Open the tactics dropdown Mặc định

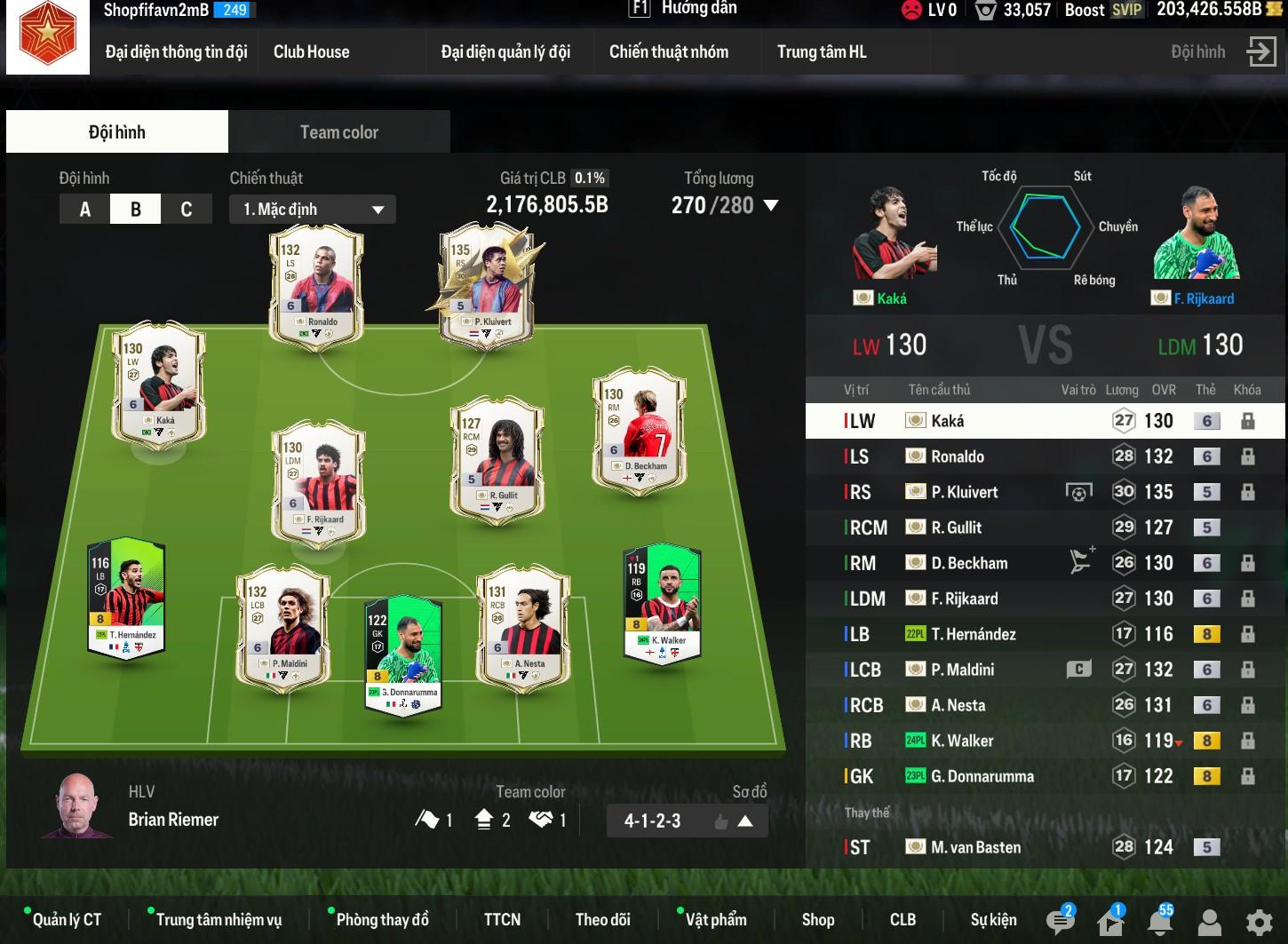click(x=313, y=210)
